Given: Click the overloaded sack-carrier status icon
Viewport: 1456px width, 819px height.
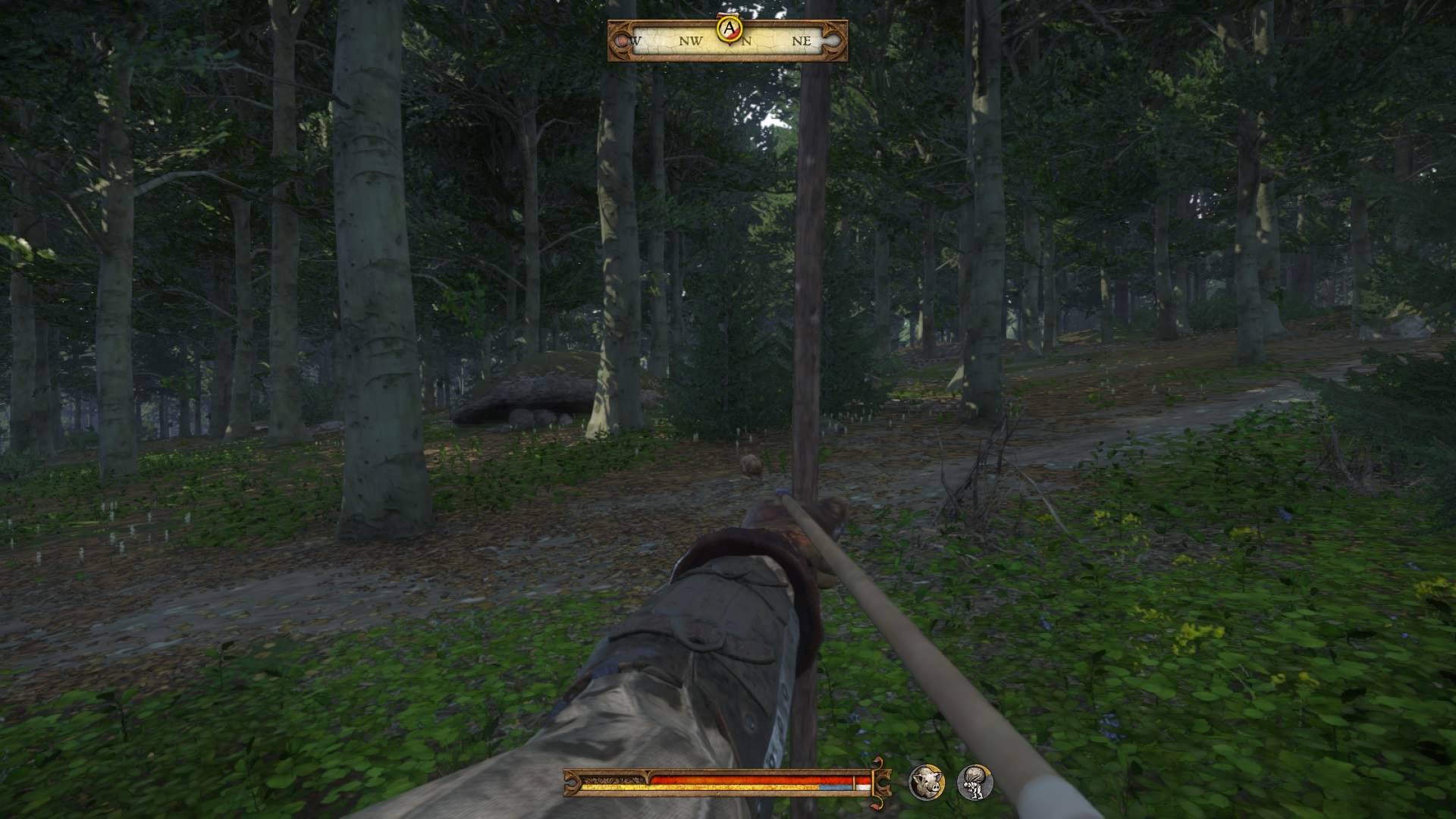Looking at the screenshot, I should click(x=974, y=782).
